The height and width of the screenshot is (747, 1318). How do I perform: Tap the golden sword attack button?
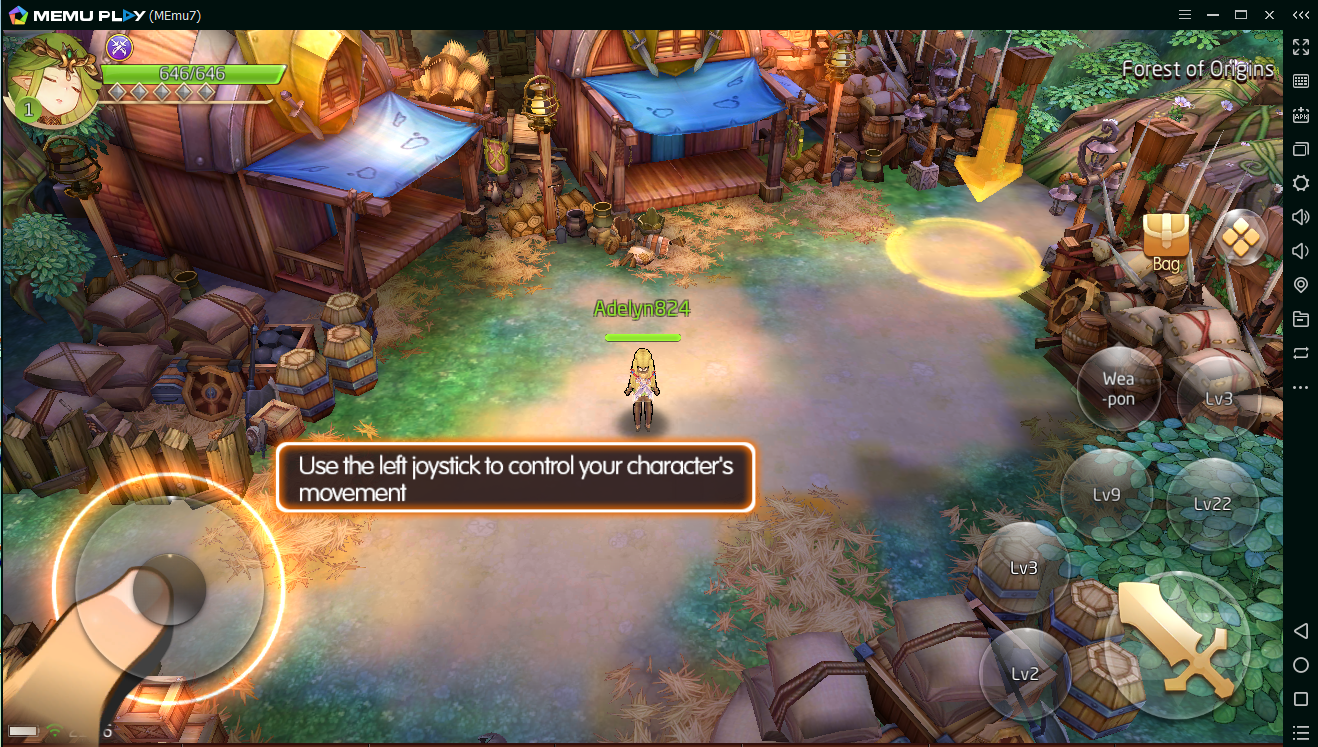tap(1176, 641)
